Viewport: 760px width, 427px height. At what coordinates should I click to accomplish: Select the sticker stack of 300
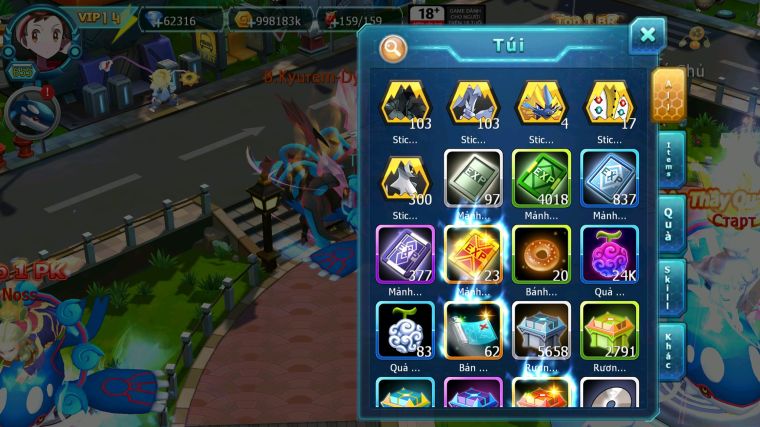(405, 181)
